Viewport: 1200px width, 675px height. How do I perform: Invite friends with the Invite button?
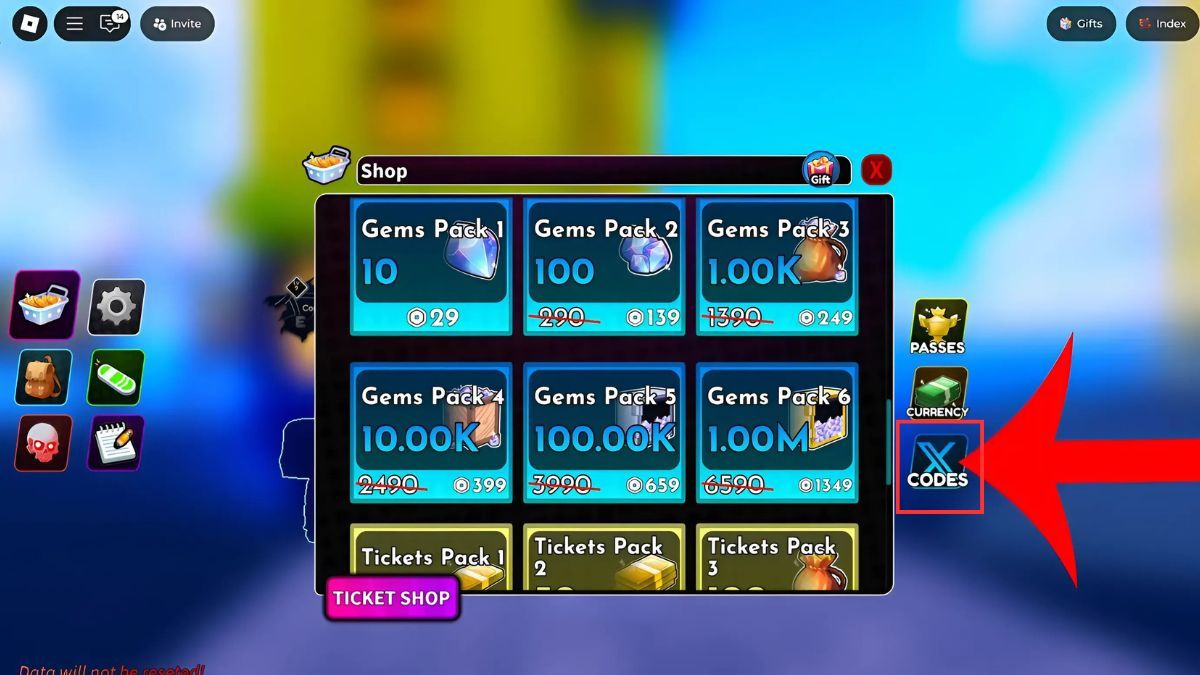coord(177,24)
